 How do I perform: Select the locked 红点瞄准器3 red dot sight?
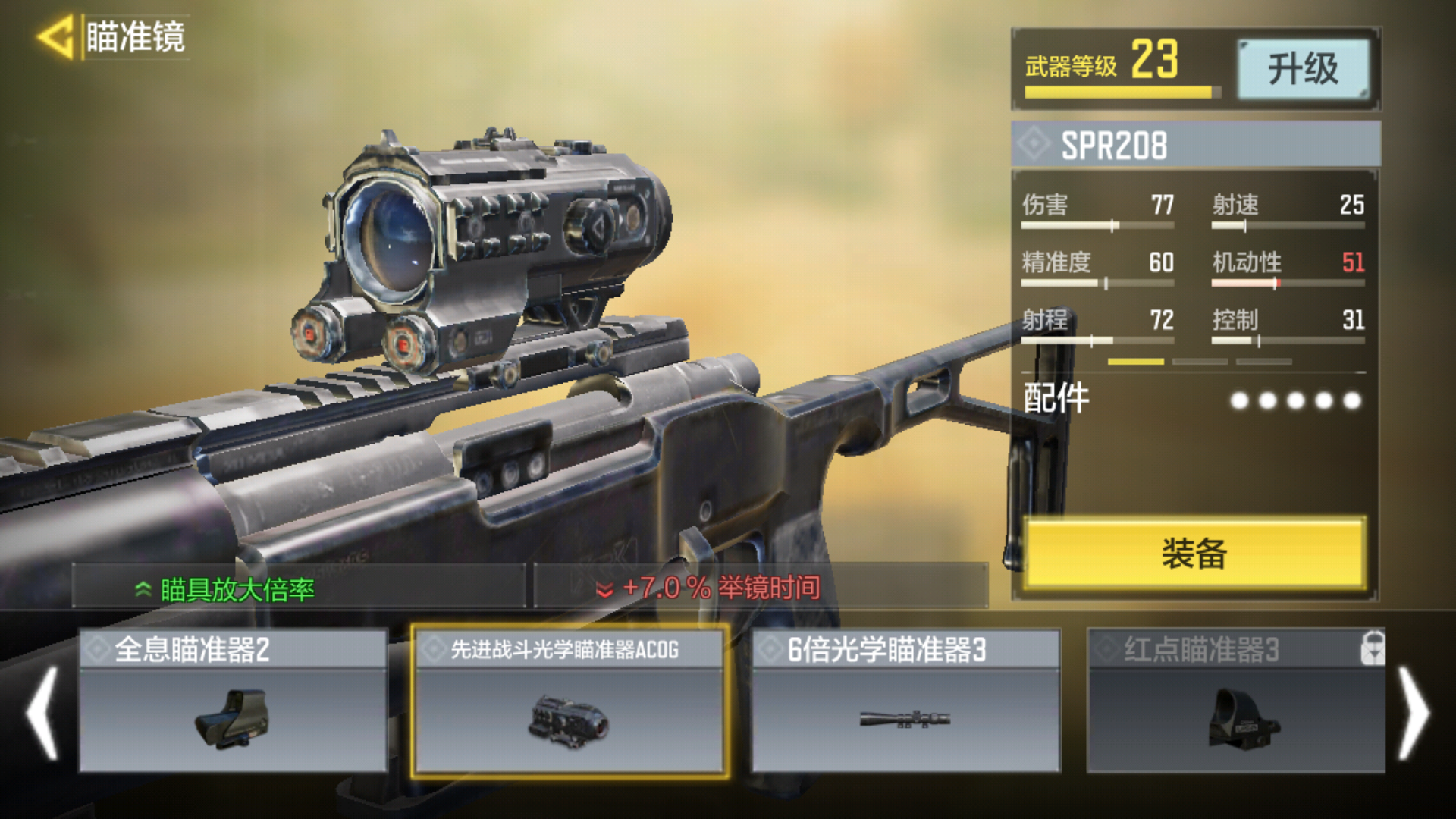tap(1236, 701)
